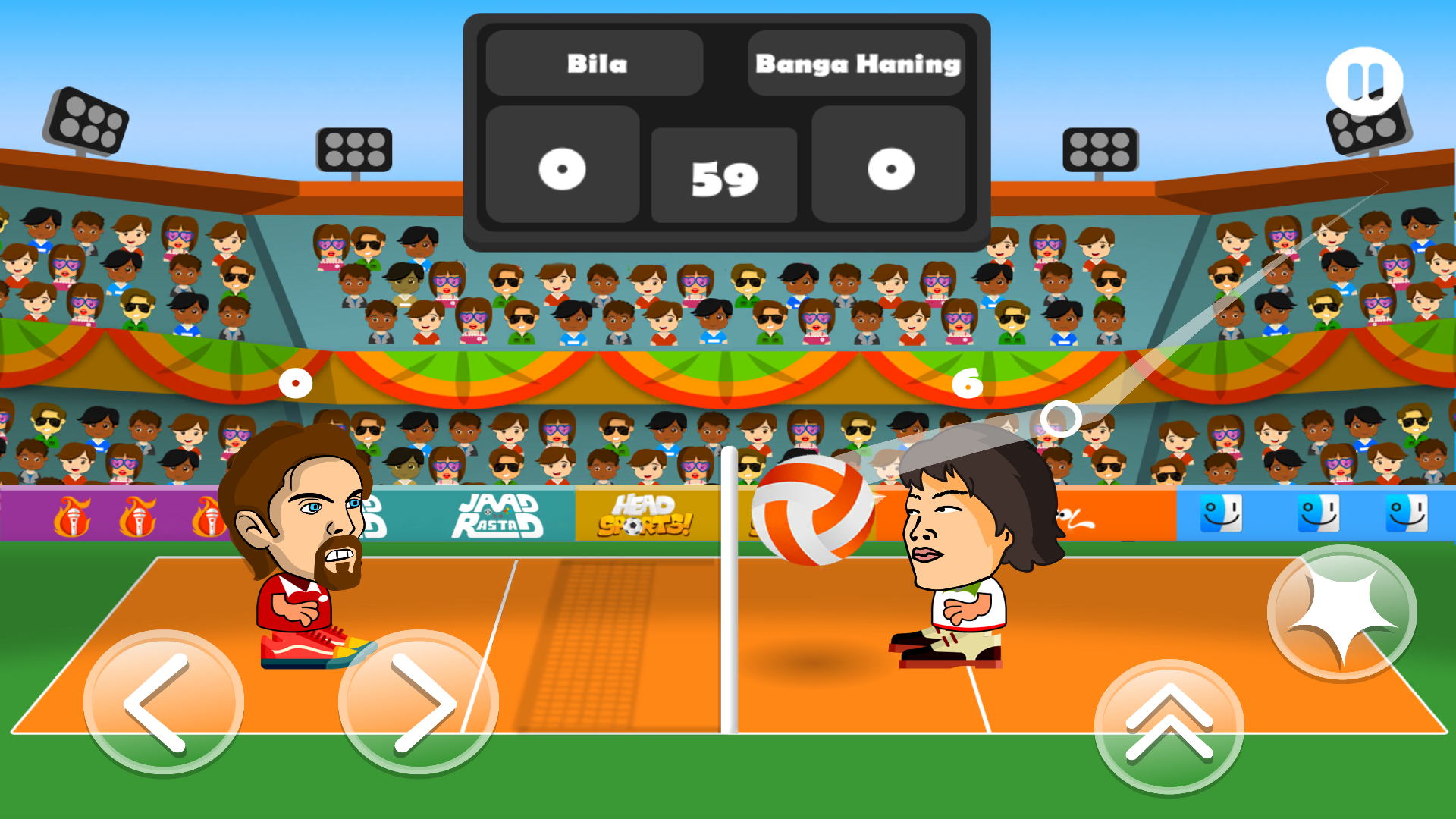Click the white score marker above Bila's side
This screenshot has width=1456, height=819.
(x=294, y=383)
